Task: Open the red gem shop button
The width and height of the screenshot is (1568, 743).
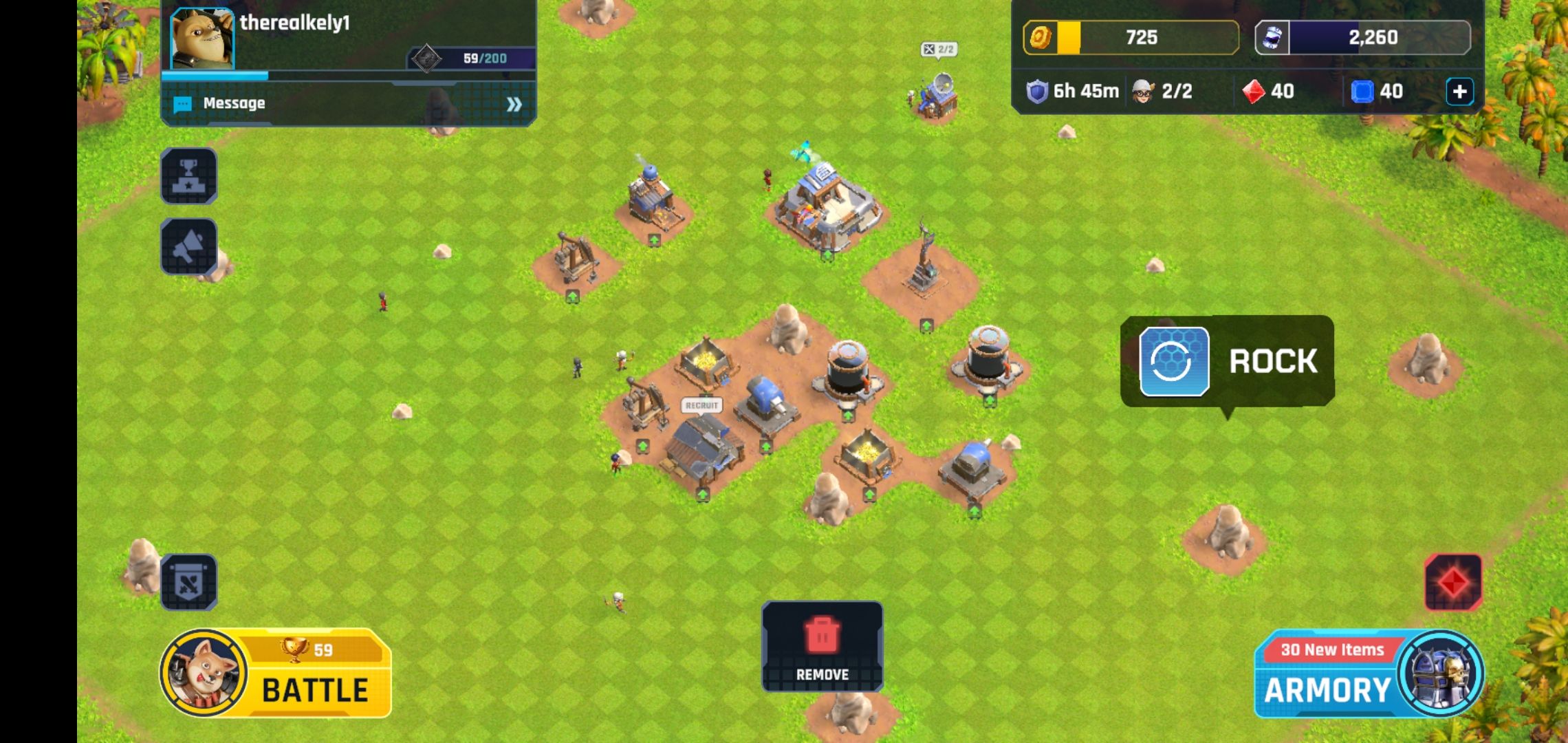Action: tap(1452, 583)
